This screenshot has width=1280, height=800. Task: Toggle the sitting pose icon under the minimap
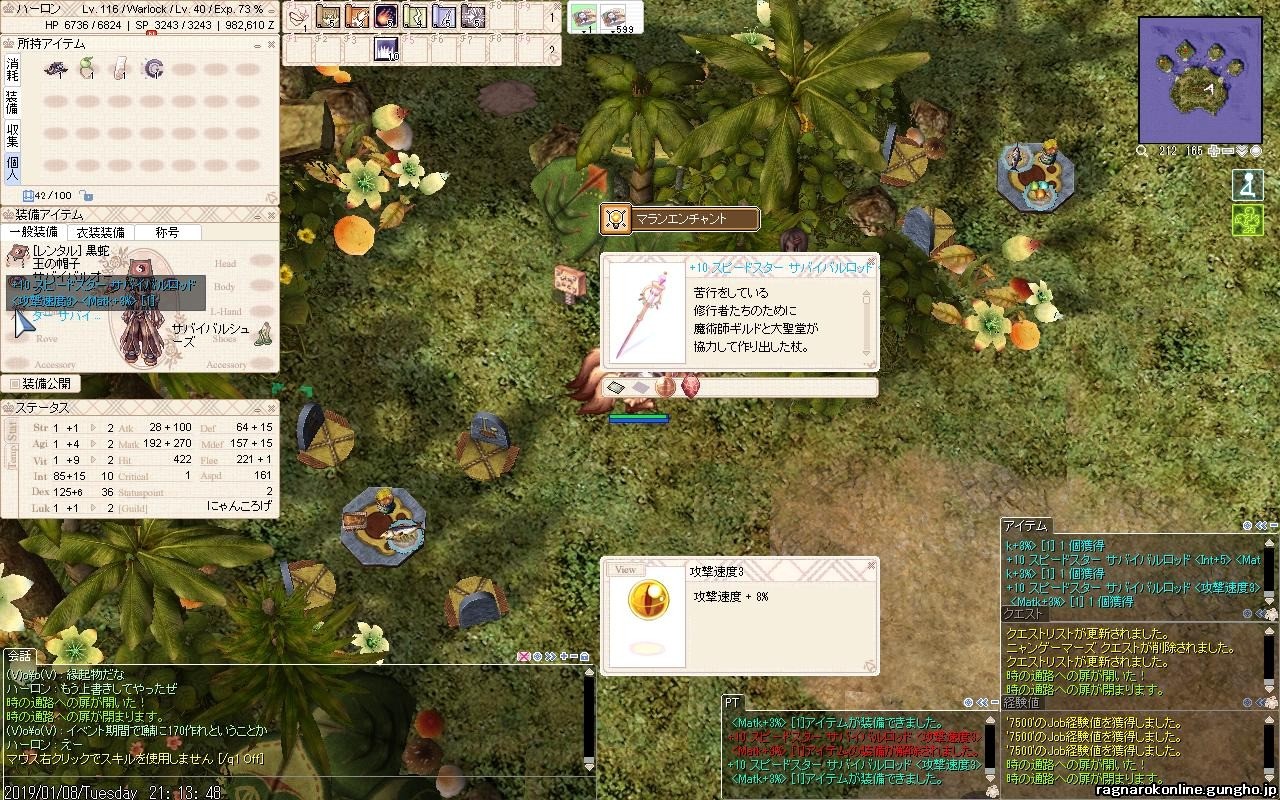1247,186
